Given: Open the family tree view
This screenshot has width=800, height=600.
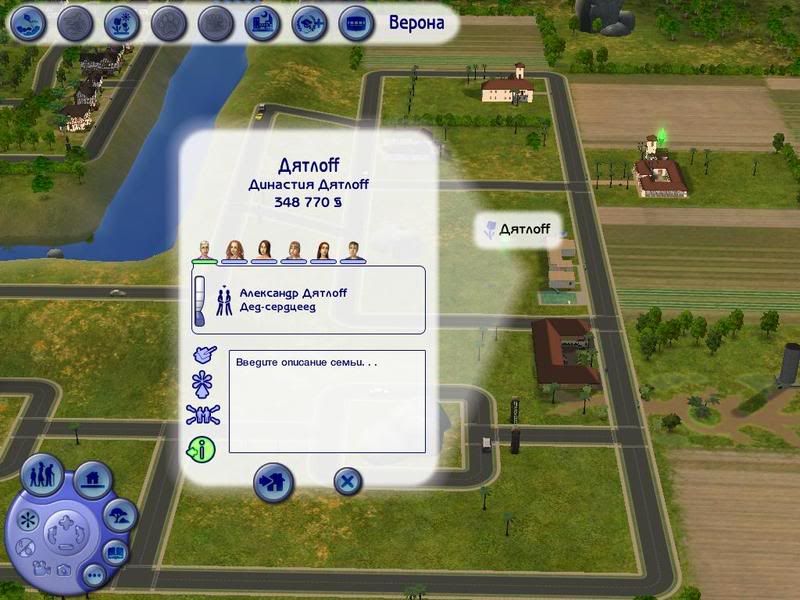Looking at the screenshot, I should [202, 415].
